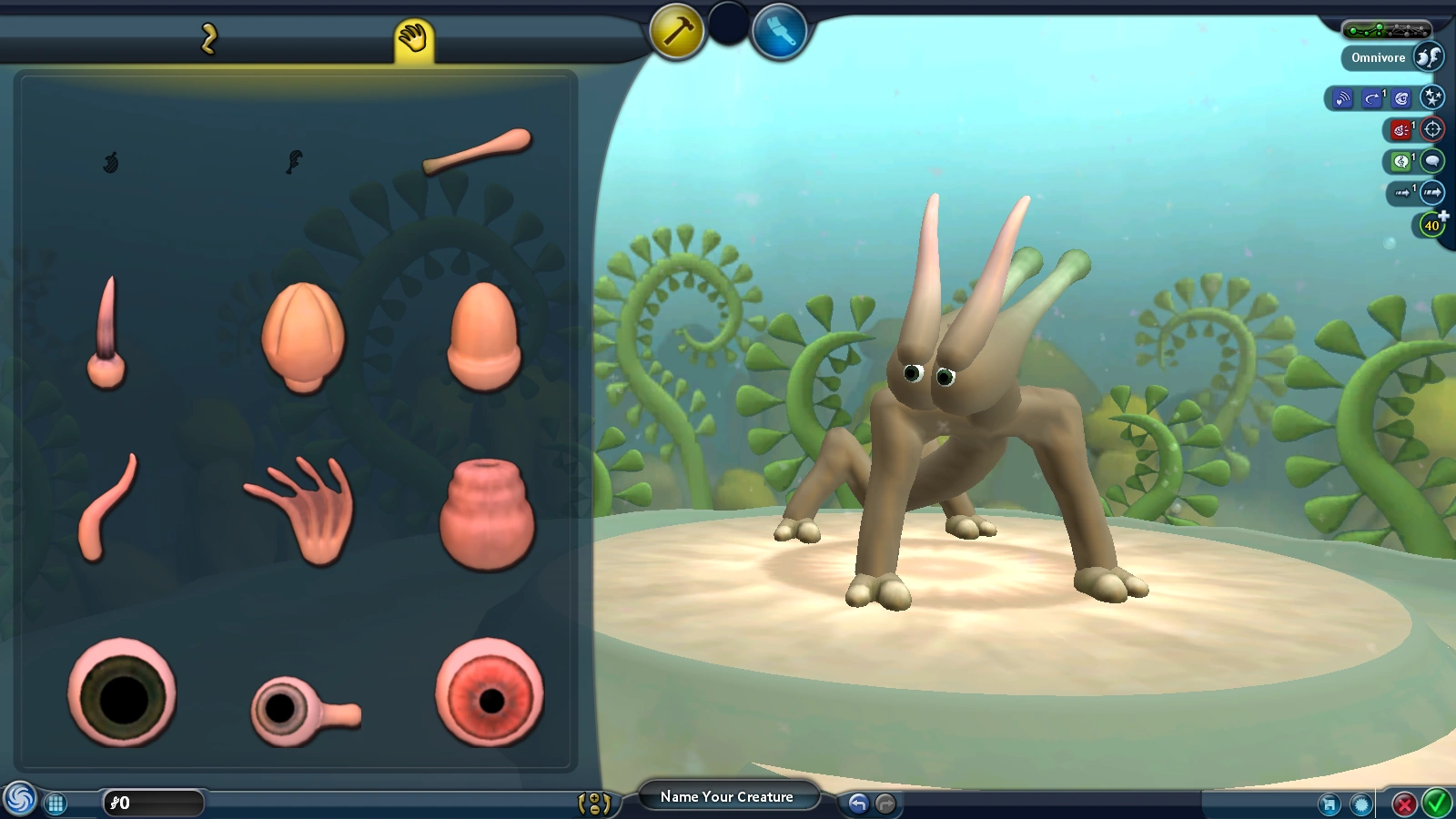Screen dimensions: 1456x819
Task: Click the undo arrow icon
Action: tap(858, 802)
